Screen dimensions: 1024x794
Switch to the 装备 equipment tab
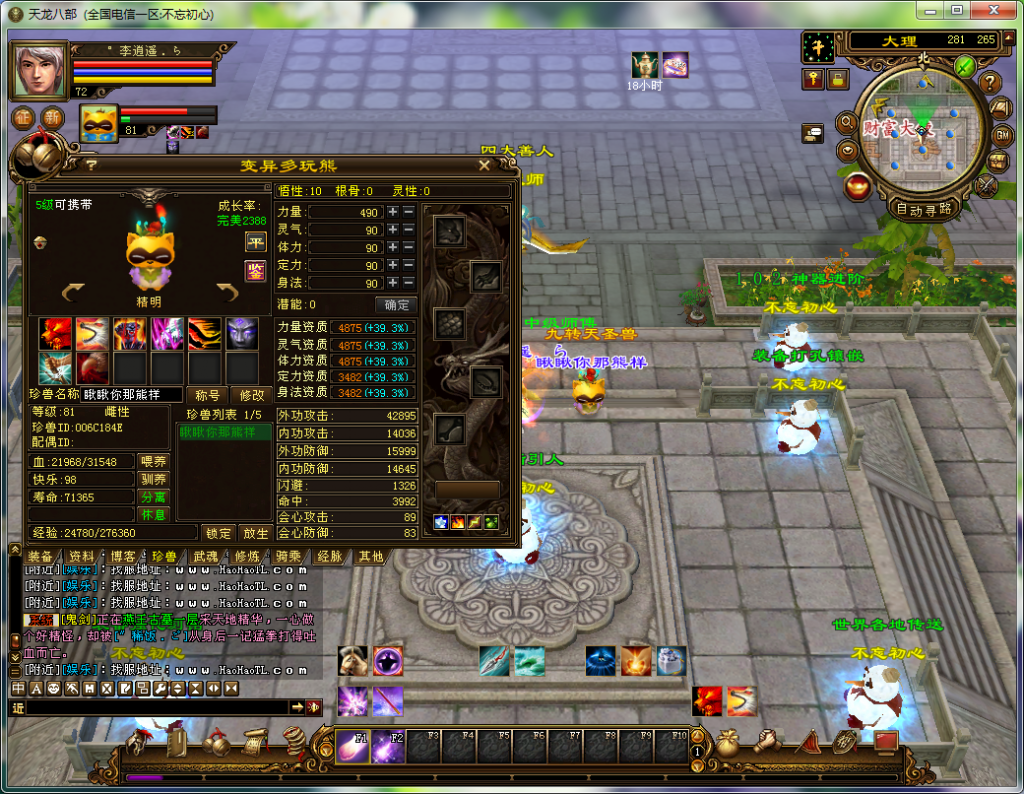coord(40,556)
